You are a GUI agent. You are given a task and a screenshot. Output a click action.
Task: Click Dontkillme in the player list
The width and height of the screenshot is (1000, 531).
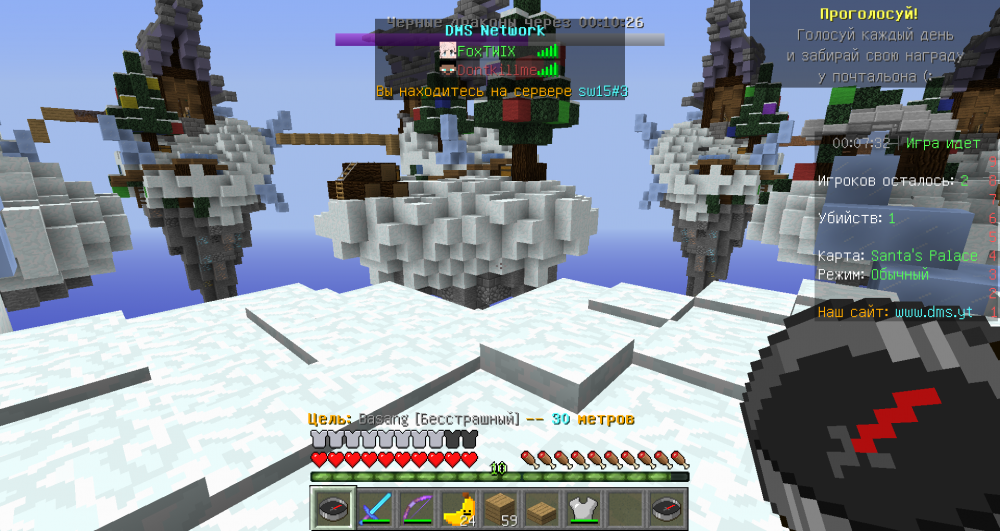(497, 70)
